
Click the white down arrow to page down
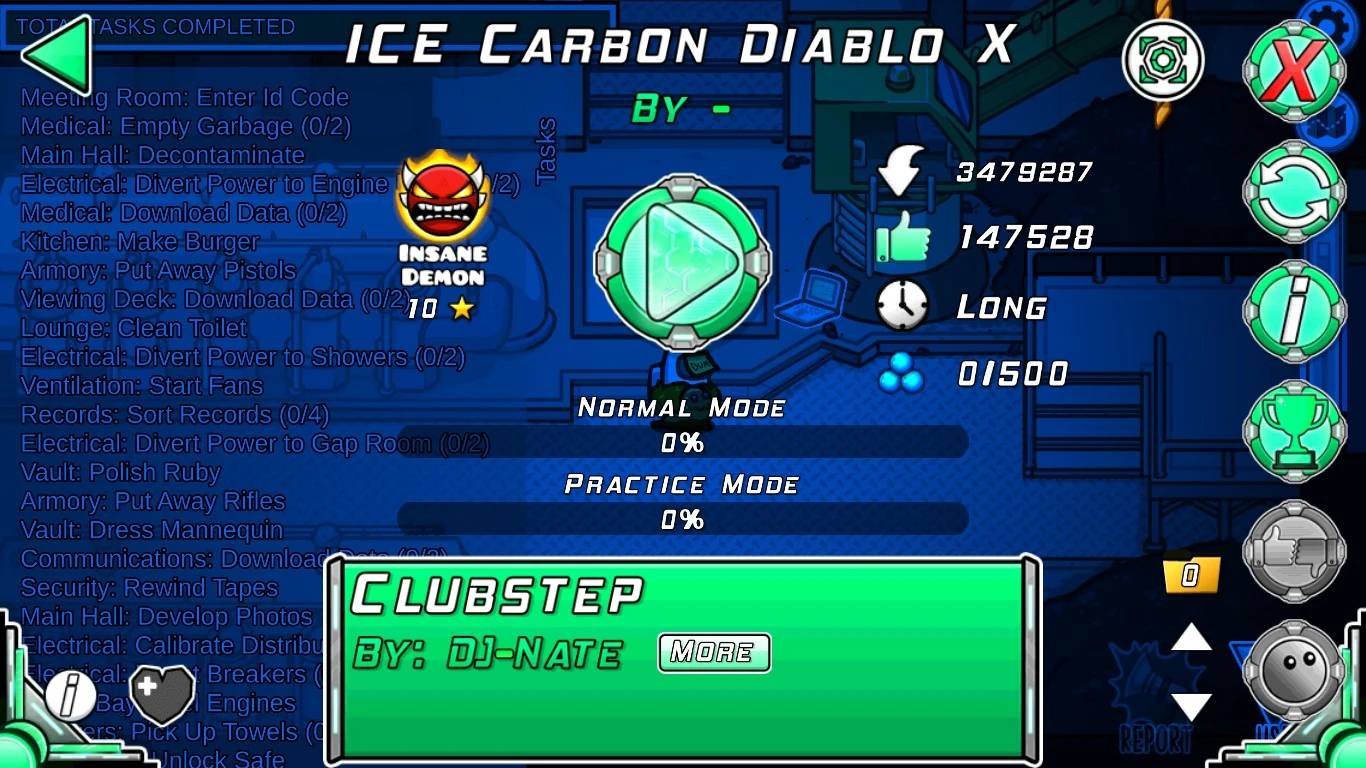[x=1190, y=707]
